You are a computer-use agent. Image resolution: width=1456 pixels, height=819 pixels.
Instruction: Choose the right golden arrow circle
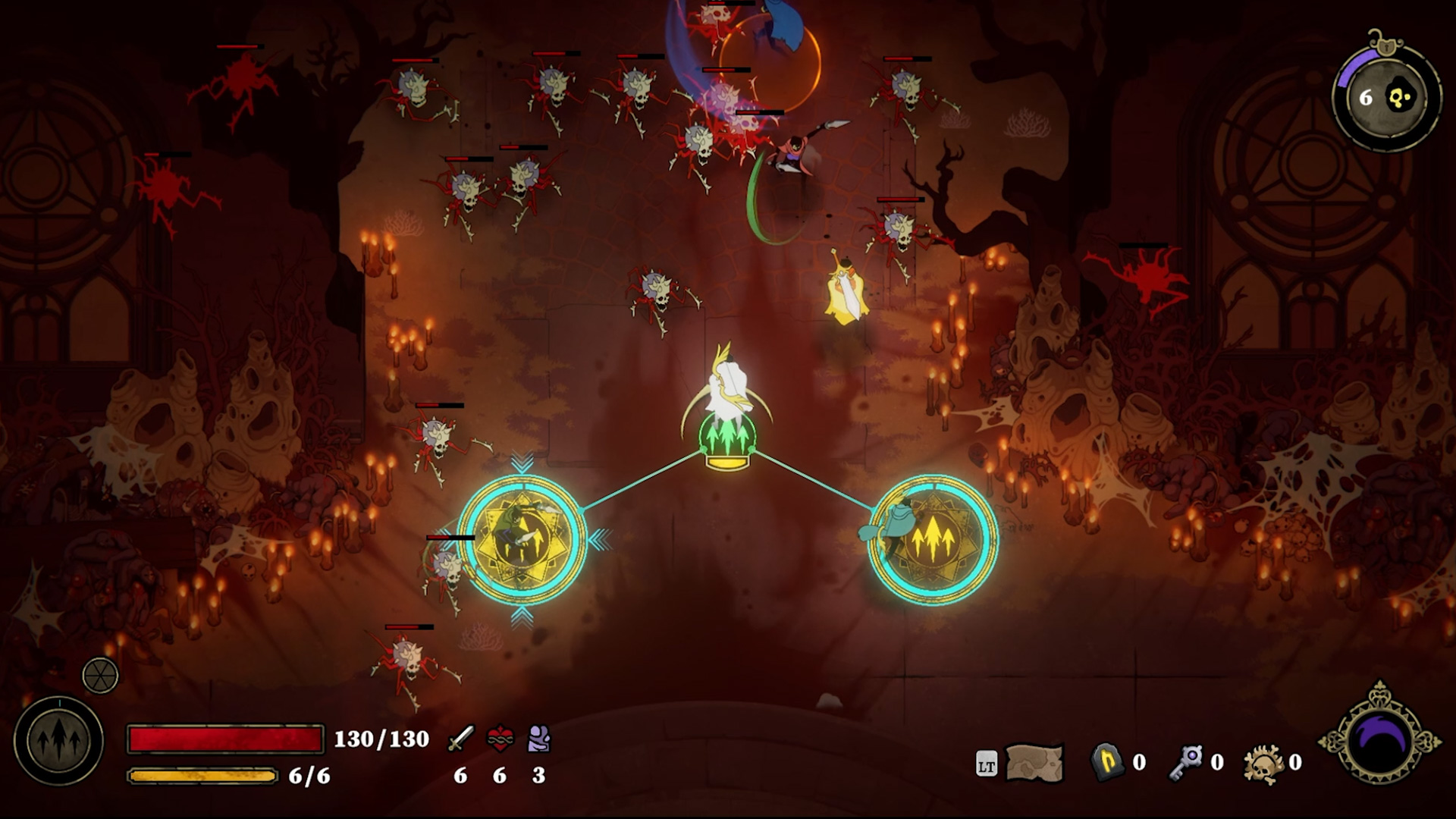pyautogui.click(x=933, y=539)
